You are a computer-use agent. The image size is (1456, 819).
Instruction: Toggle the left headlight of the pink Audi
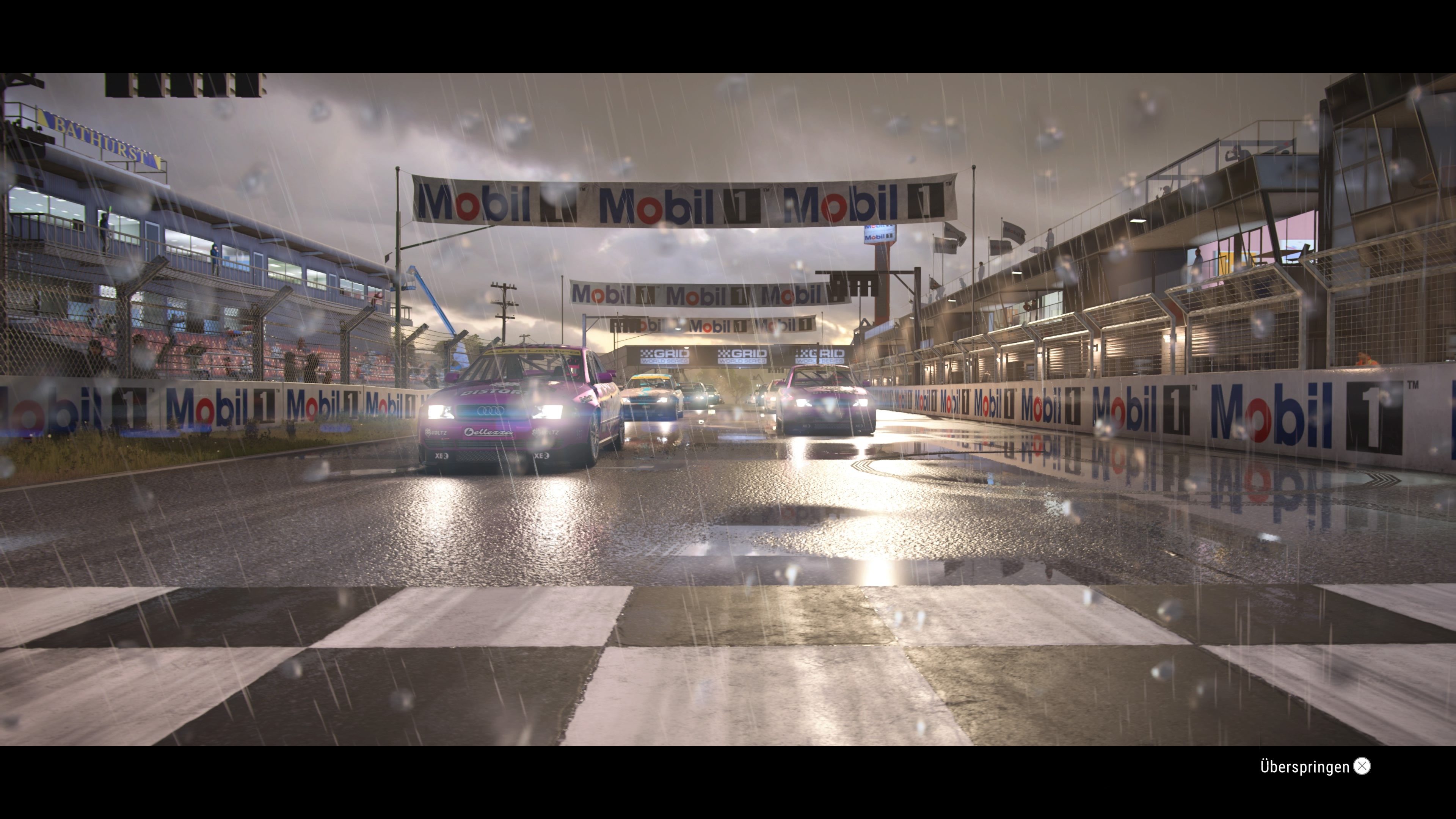[441, 413]
